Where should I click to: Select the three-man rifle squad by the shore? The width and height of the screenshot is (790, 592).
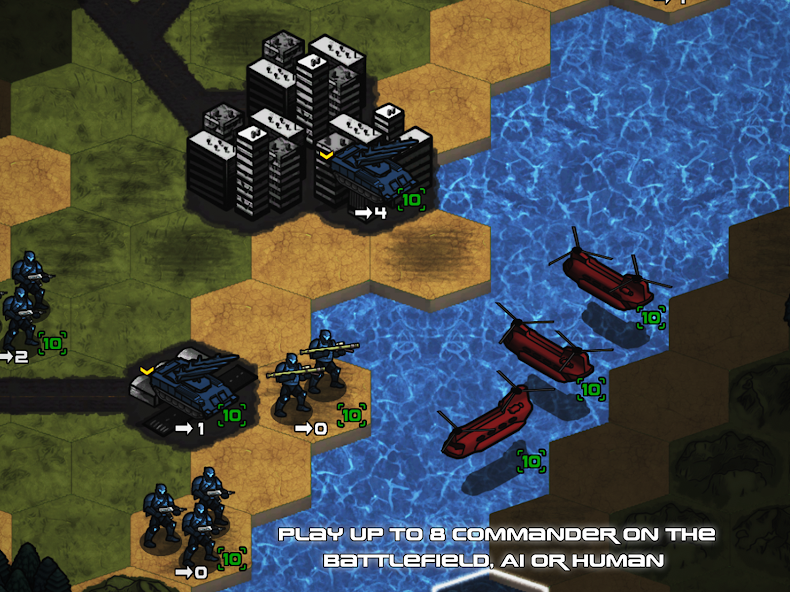[x=191, y=514]
